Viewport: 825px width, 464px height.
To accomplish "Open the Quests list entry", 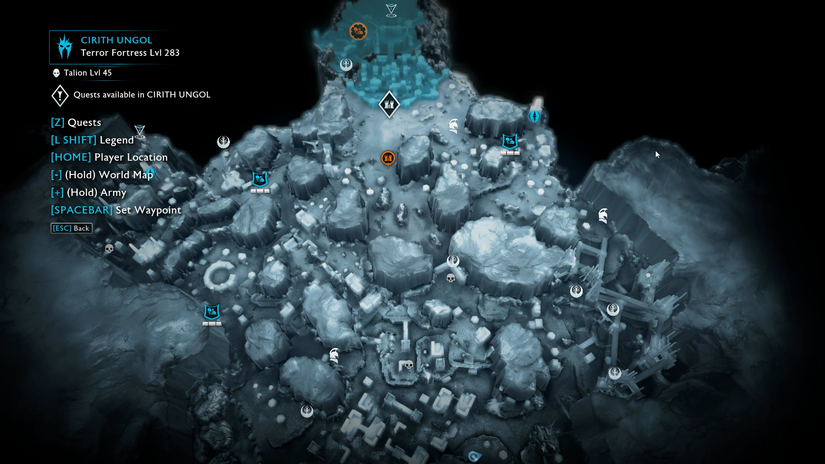I will tap(75, 122).
